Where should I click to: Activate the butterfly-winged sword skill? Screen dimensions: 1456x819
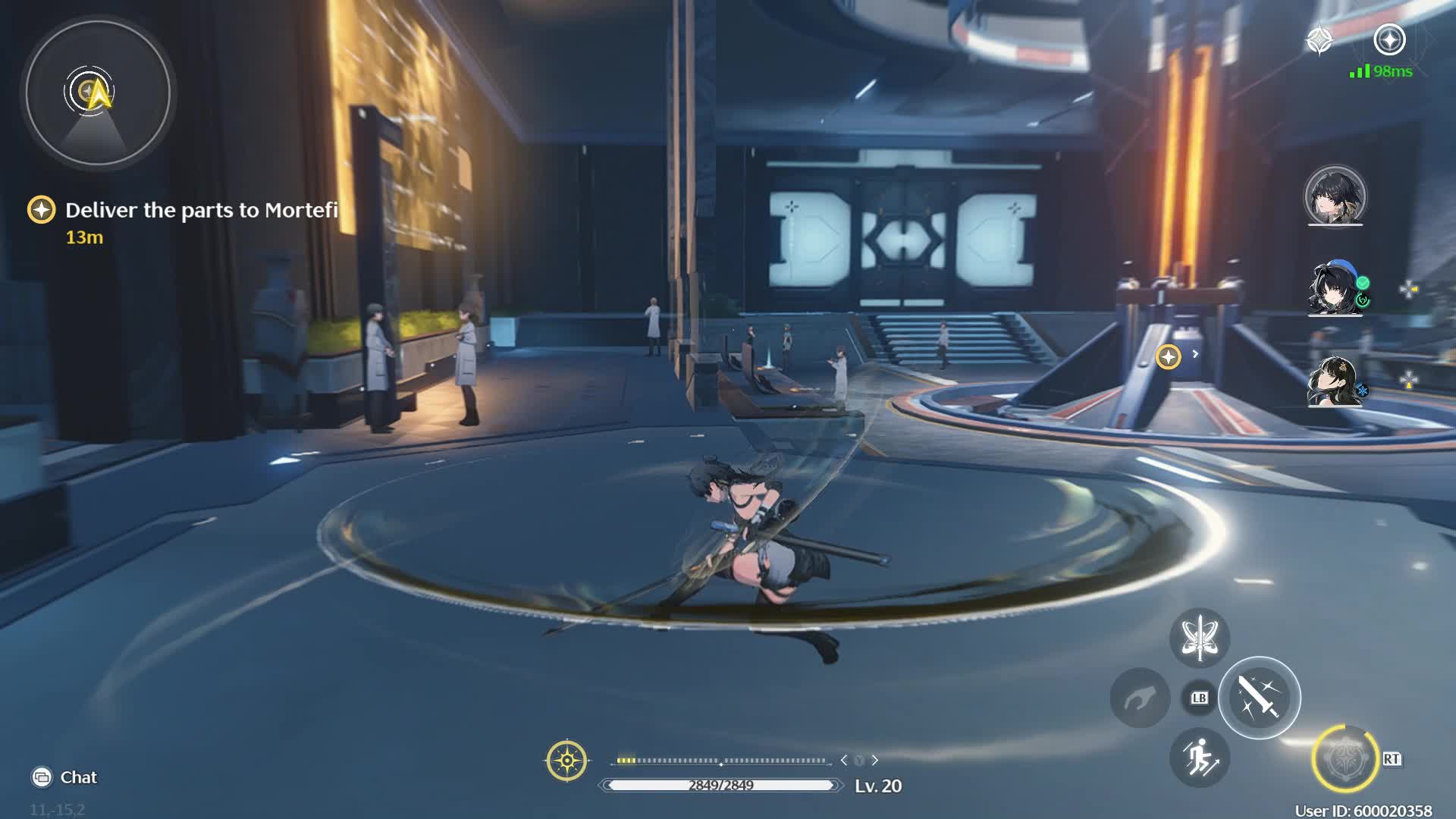tap(1199, 638)
